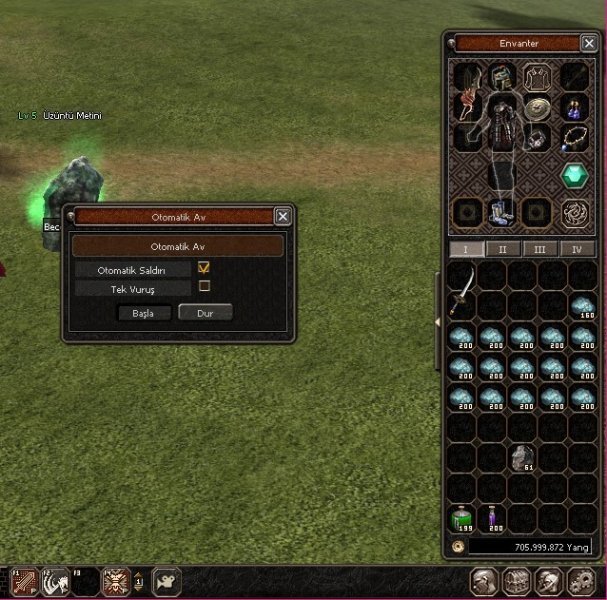Select the curved sword in inventory
The height and width of the screenshot is (600, 607).
[462, 291]
